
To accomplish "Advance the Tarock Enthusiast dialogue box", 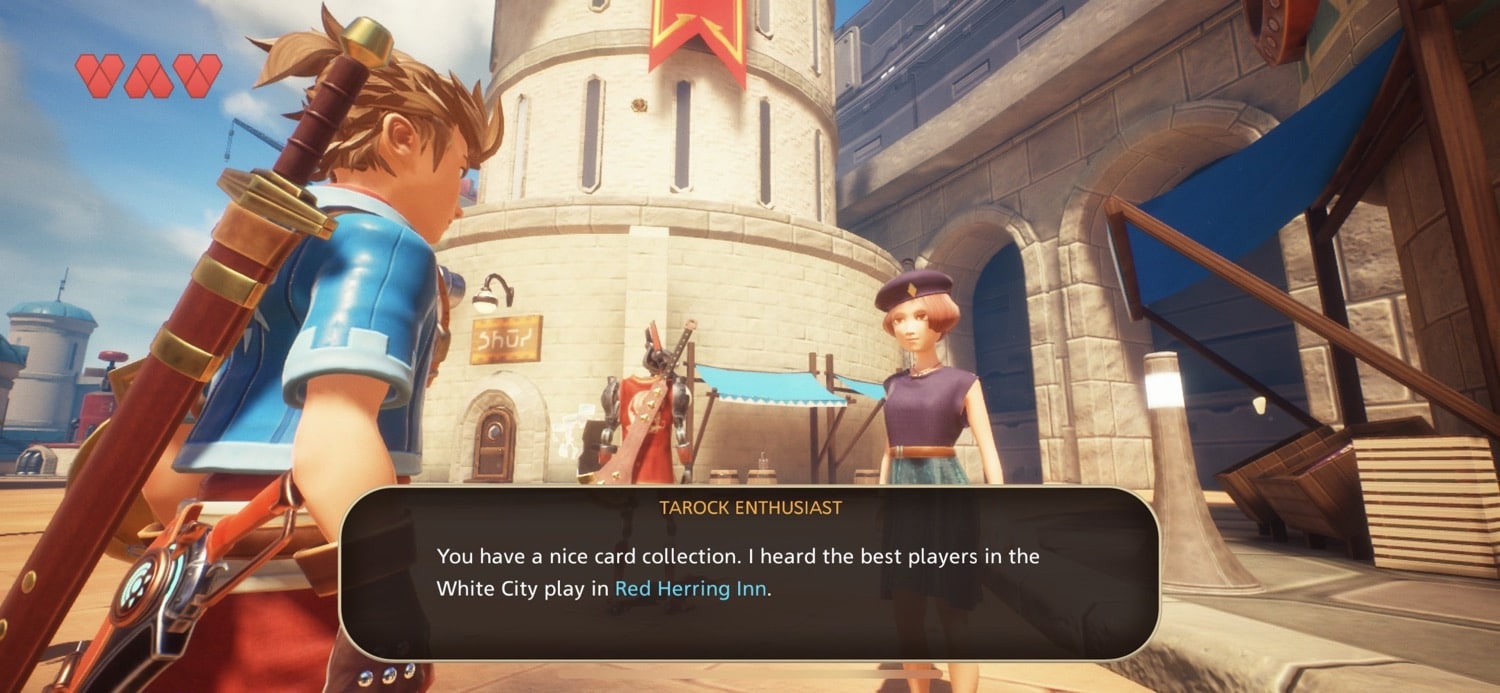I will point(748,573).
